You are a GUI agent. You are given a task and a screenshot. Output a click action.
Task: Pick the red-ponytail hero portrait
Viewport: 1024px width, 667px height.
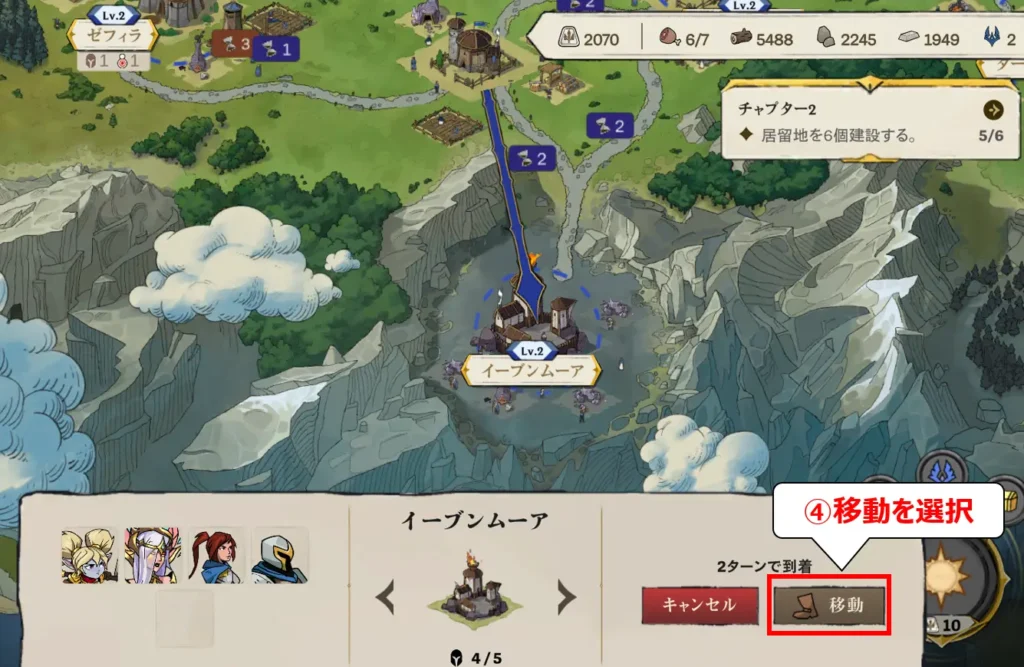[216, 556]
